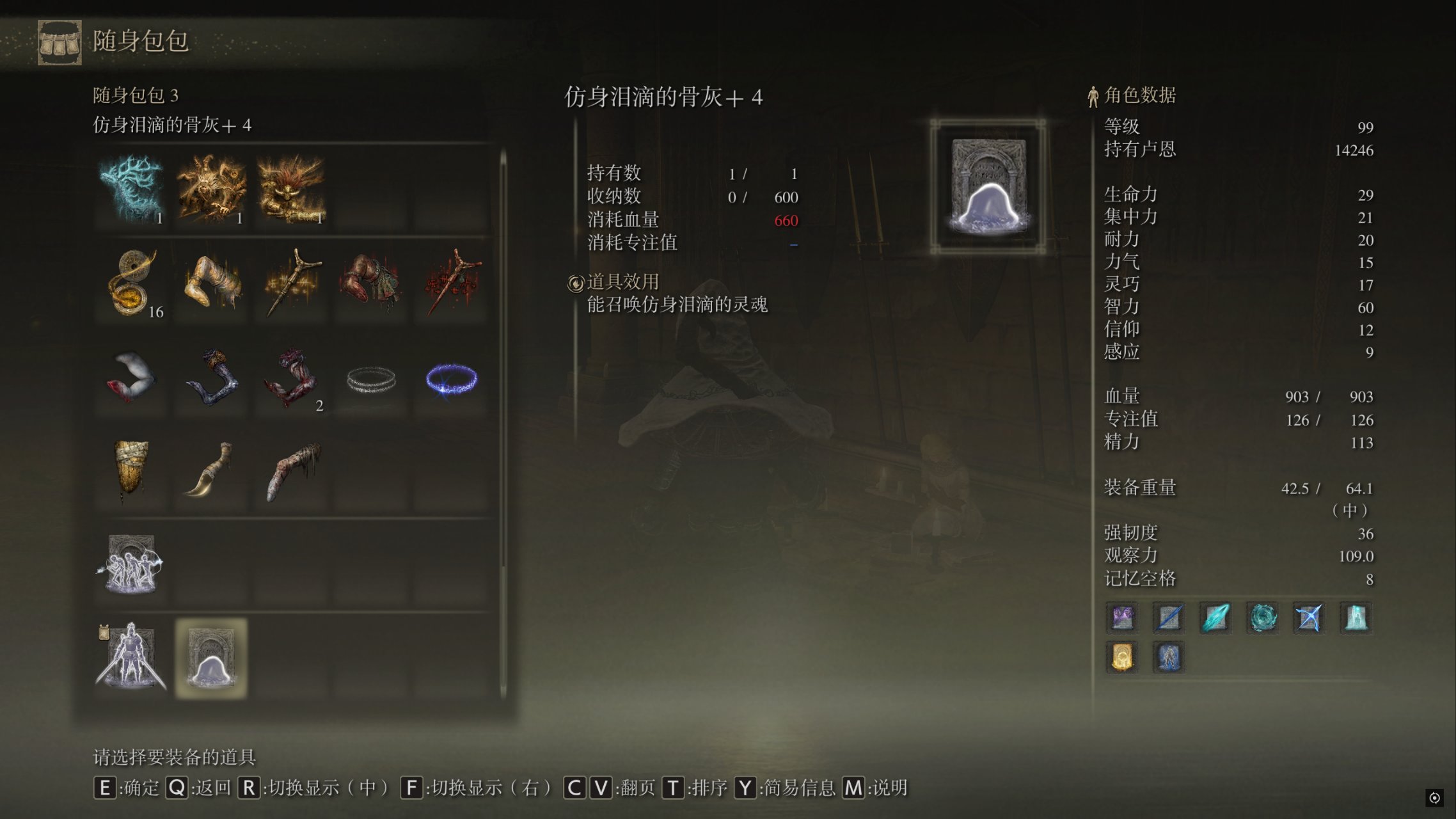Click the purple sorcery scroll memory slot
The width and height of the screenshot is (1456, 819).
(x=1123, y=618)
